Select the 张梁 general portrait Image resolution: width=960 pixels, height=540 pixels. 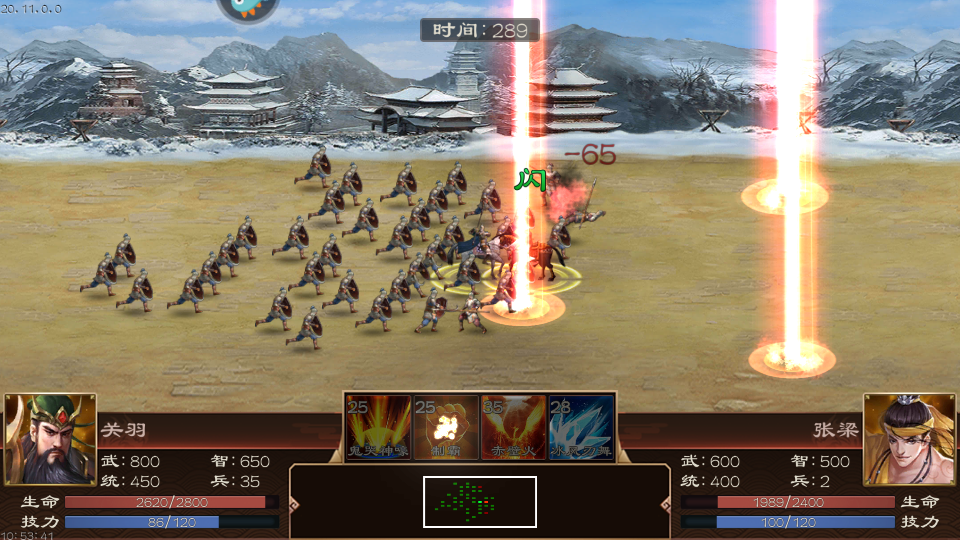tap(909, 438)
